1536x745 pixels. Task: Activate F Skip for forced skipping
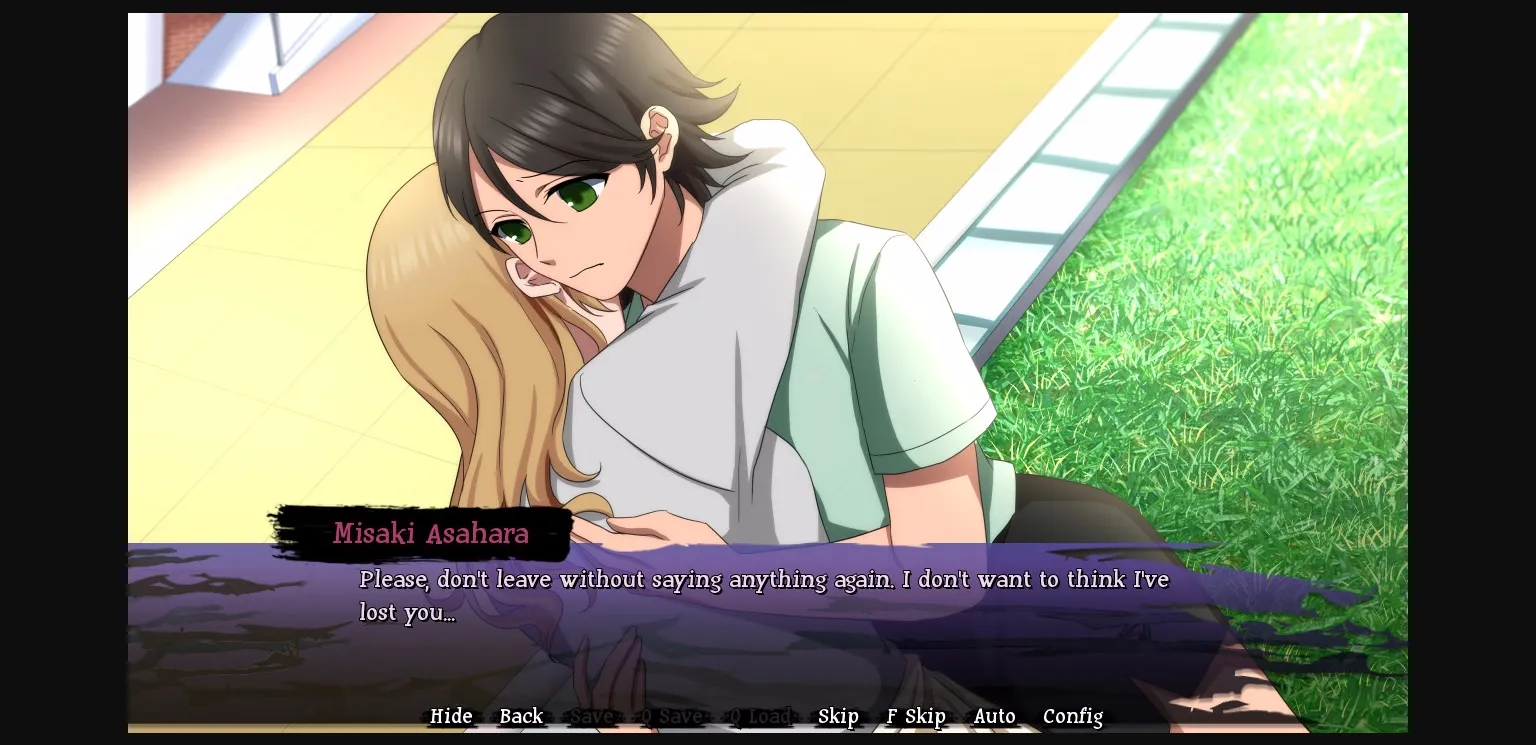click(915, 716)
